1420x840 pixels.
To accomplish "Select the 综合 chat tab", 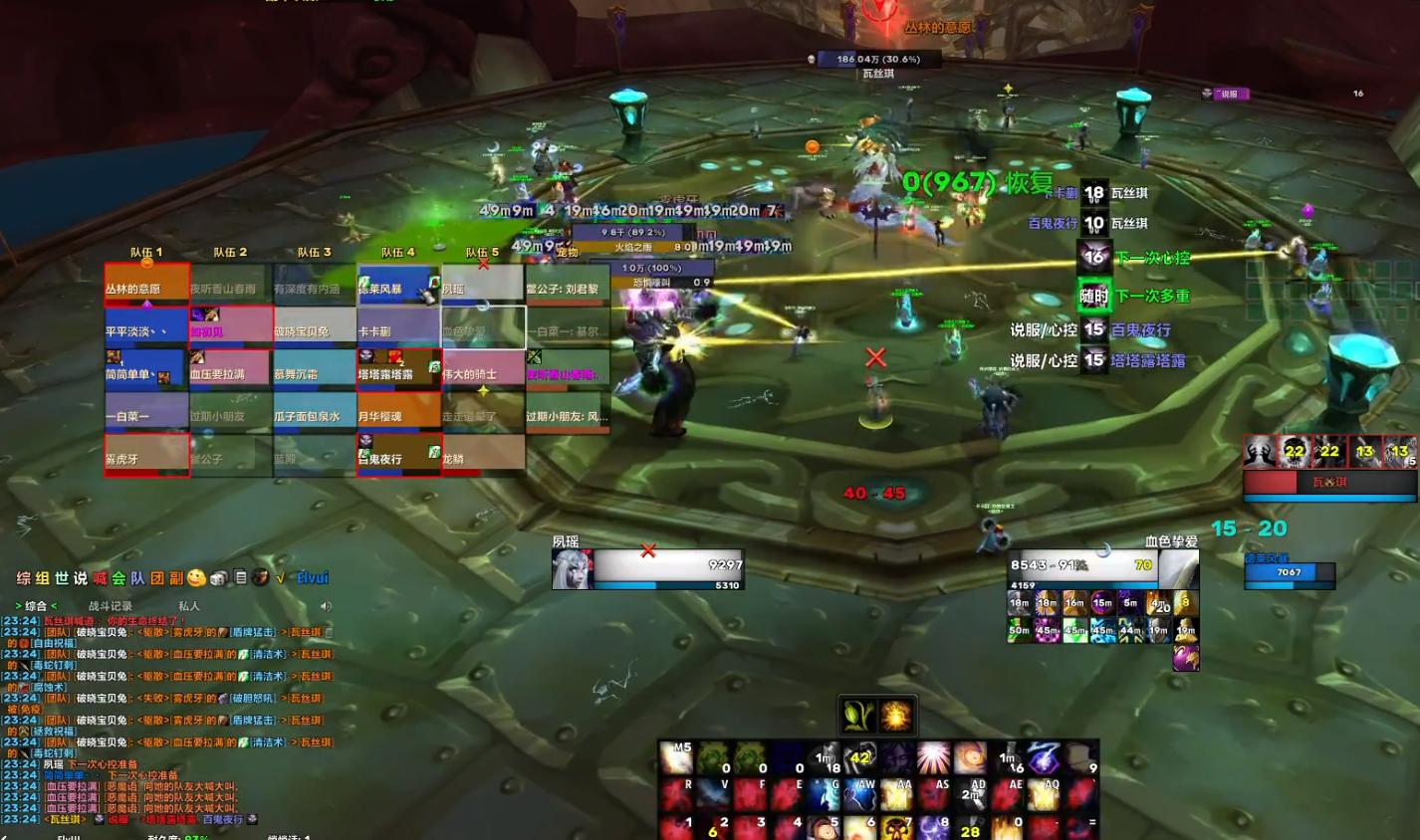I will 36,605.
